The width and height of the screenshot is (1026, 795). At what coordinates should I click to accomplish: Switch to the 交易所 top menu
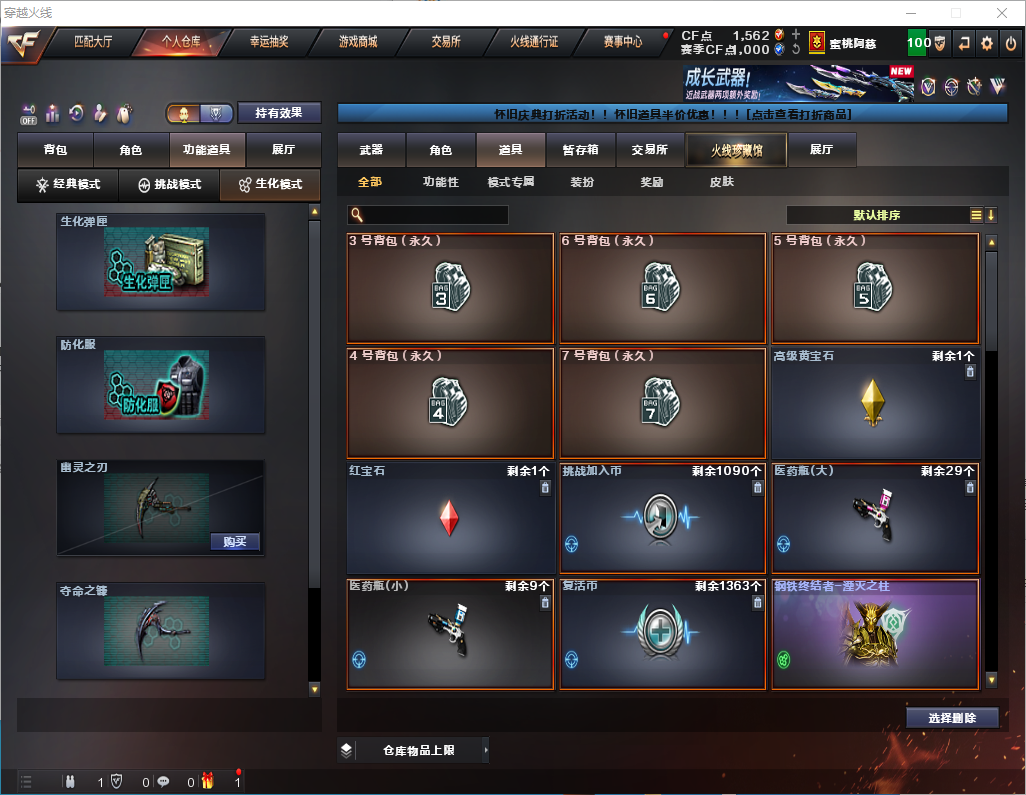(446, 42)
